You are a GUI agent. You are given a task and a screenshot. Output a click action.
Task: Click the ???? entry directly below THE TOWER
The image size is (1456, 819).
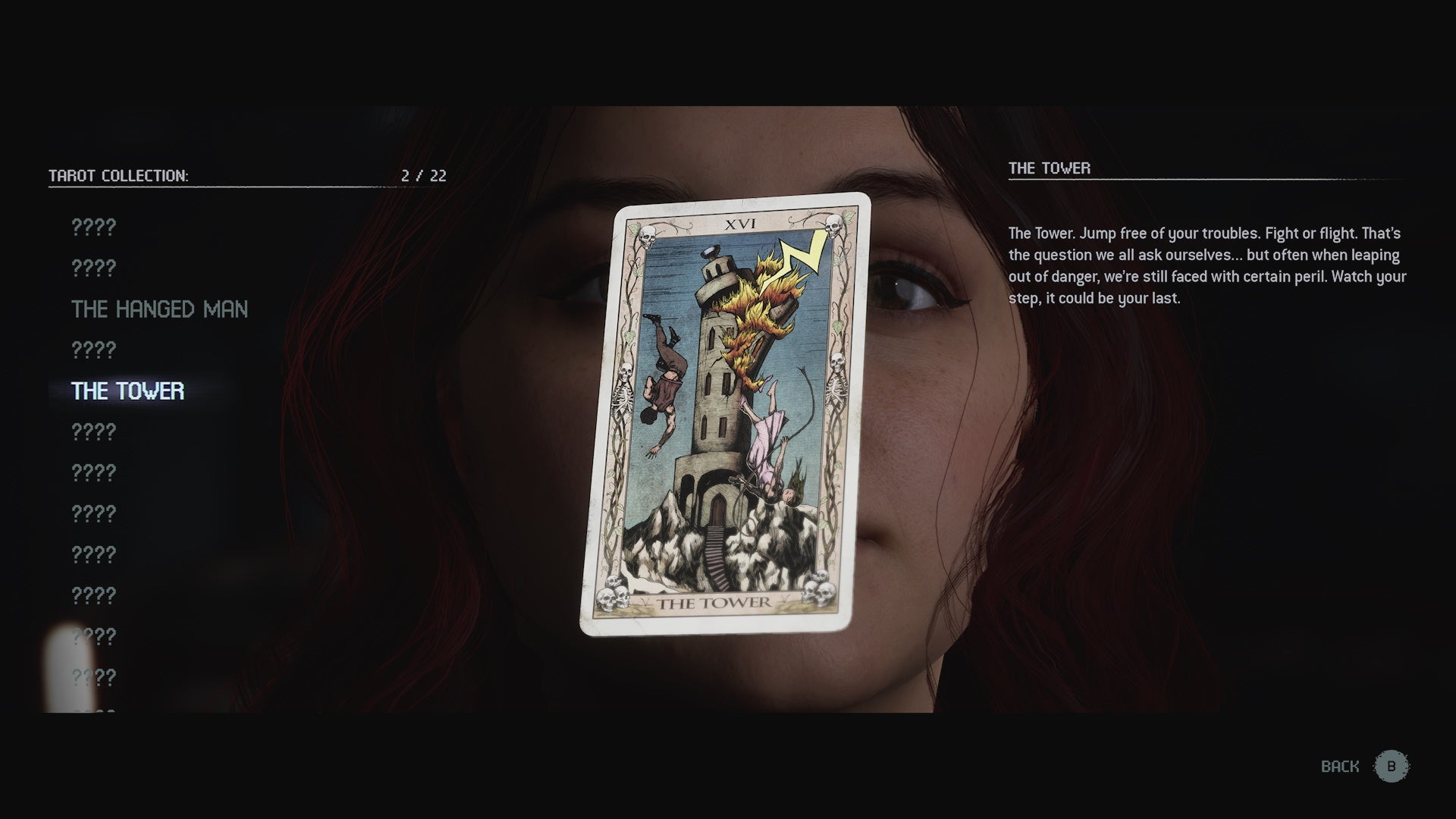[93, 431]
